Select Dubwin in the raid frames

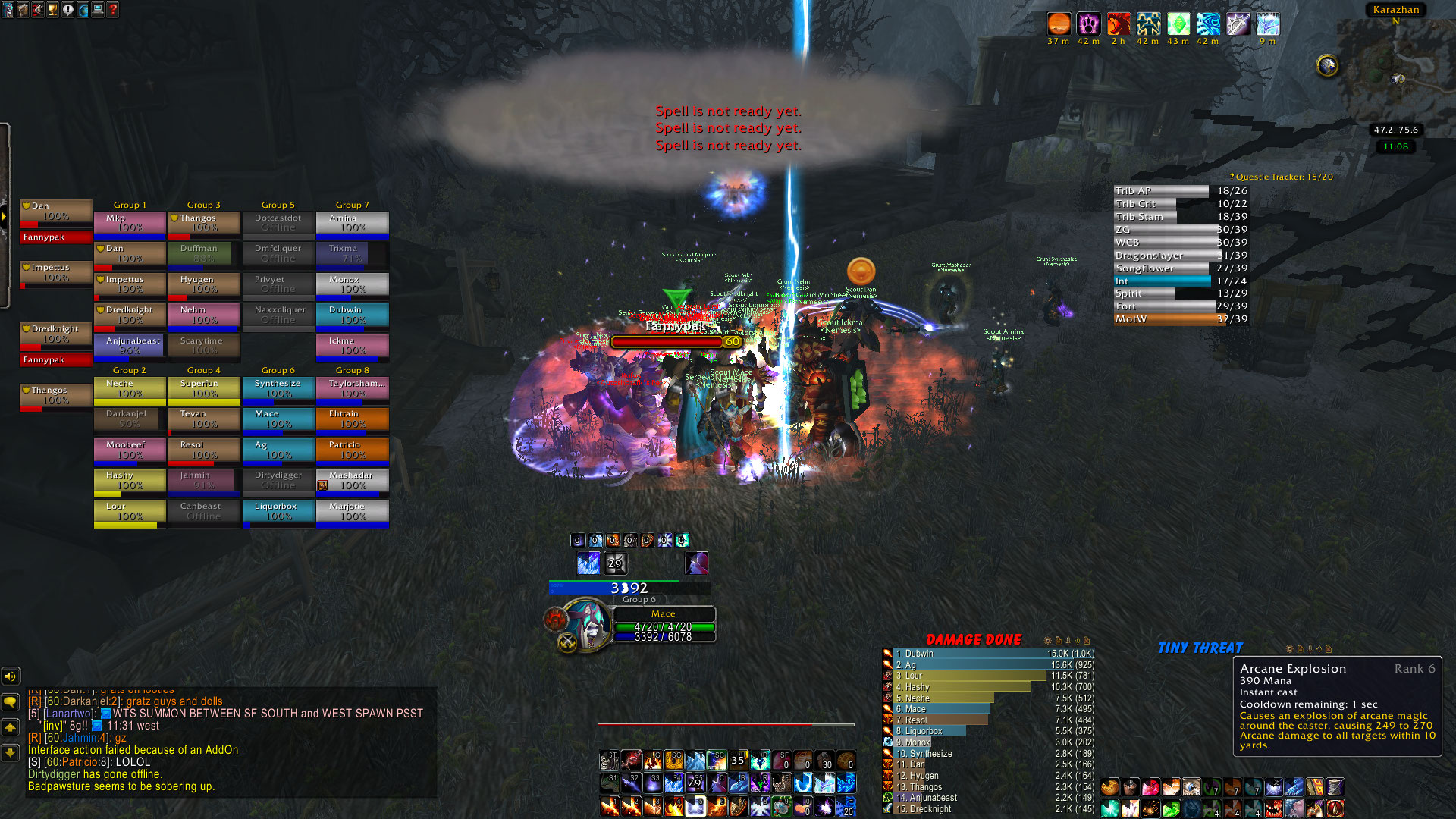[x=353, y=315]
